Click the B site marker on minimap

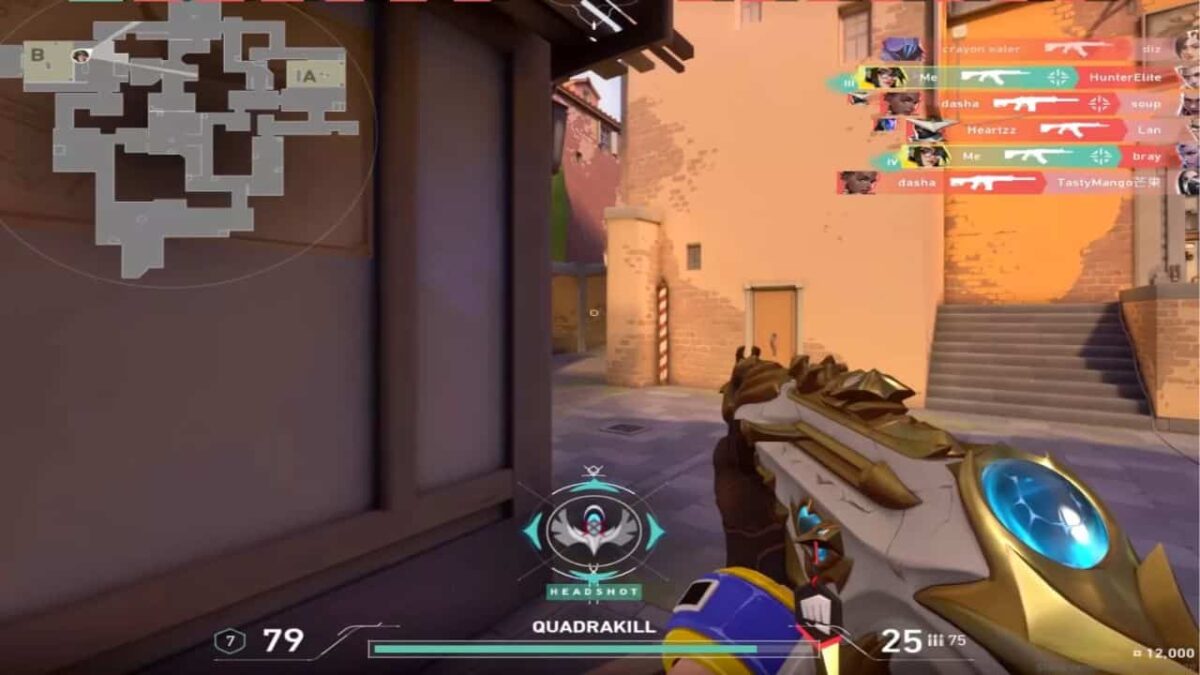[x=39, y=56]
